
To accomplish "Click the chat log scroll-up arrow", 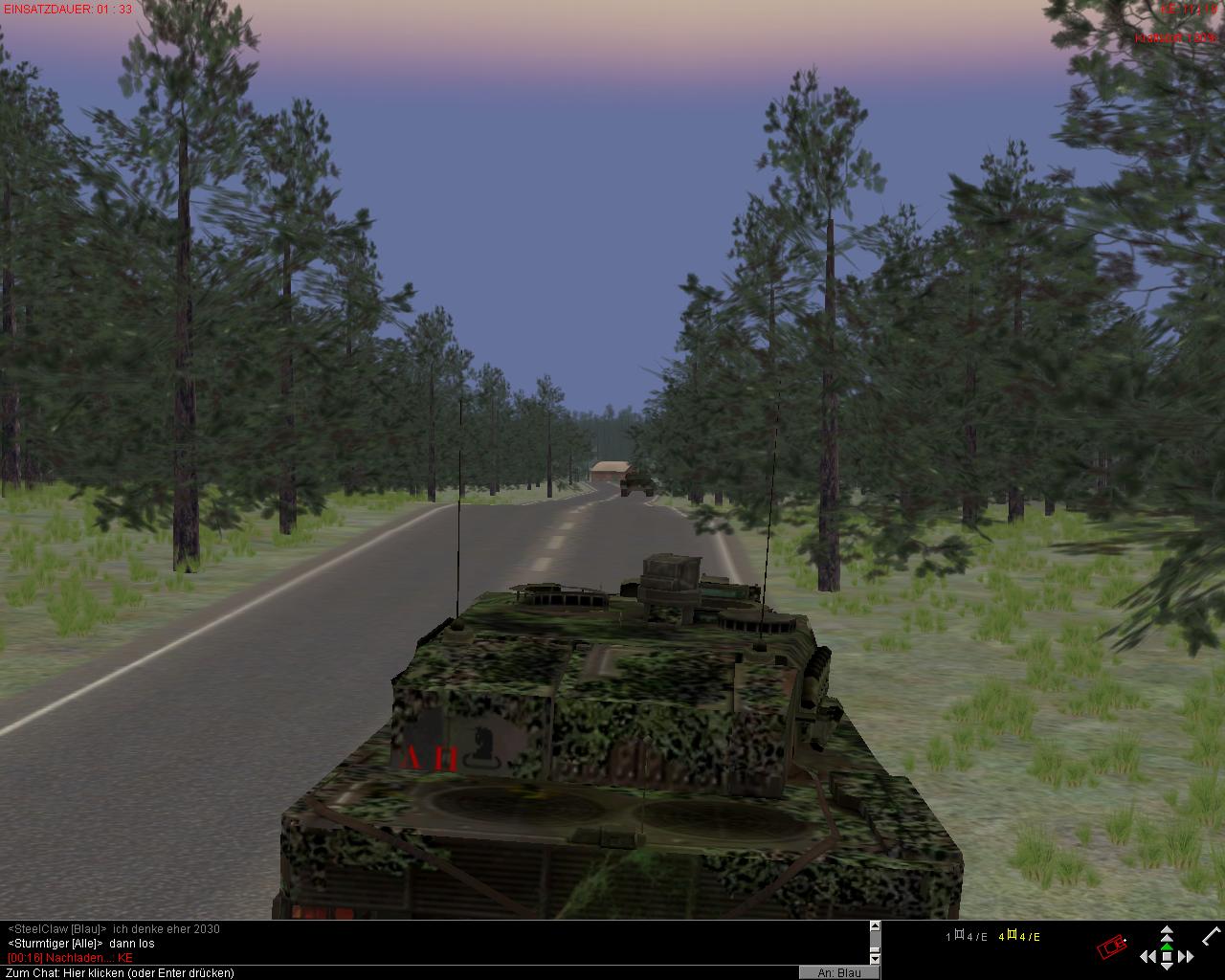I will pos(874,925).
